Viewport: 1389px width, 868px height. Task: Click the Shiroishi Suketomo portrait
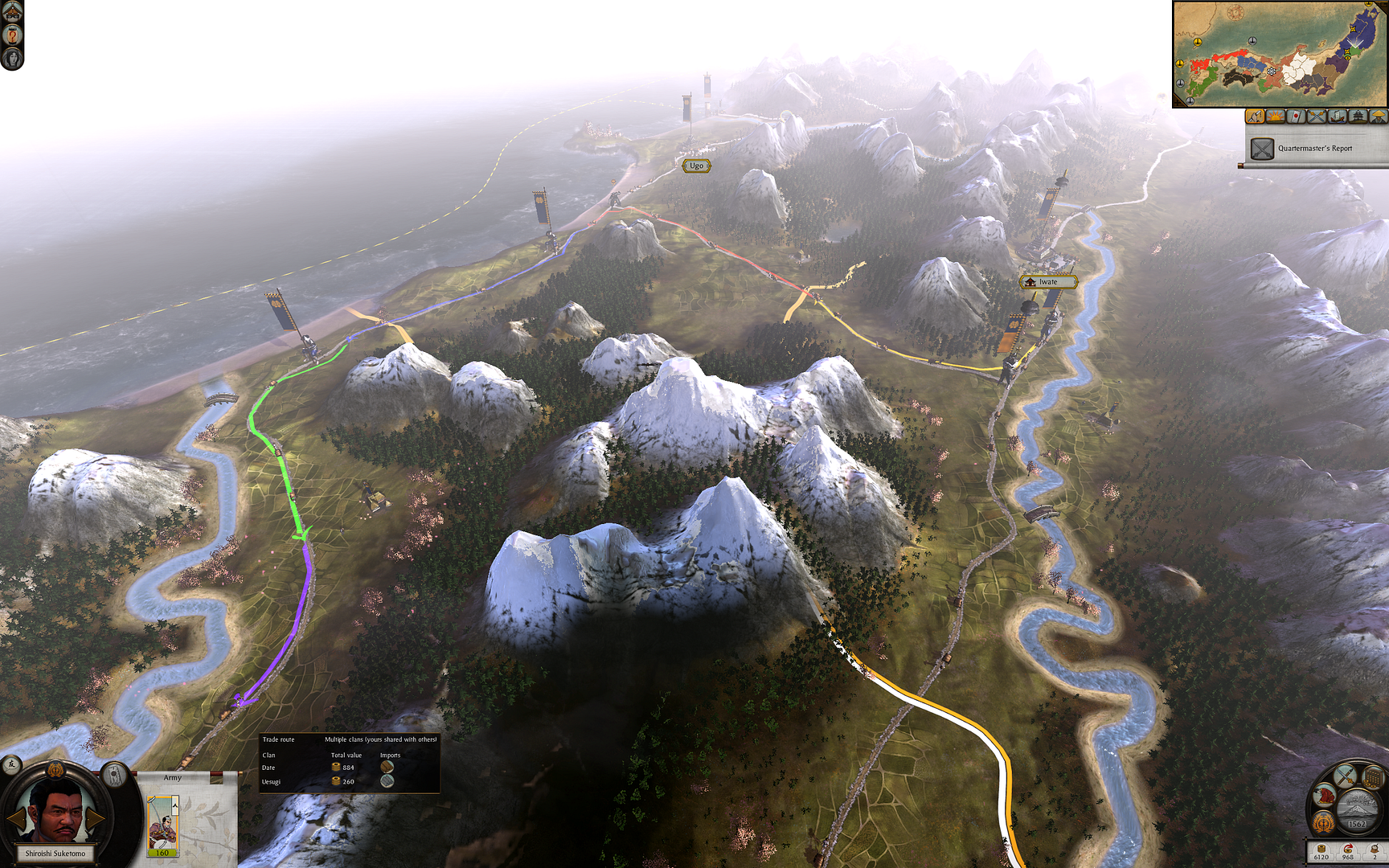[55, 812]
